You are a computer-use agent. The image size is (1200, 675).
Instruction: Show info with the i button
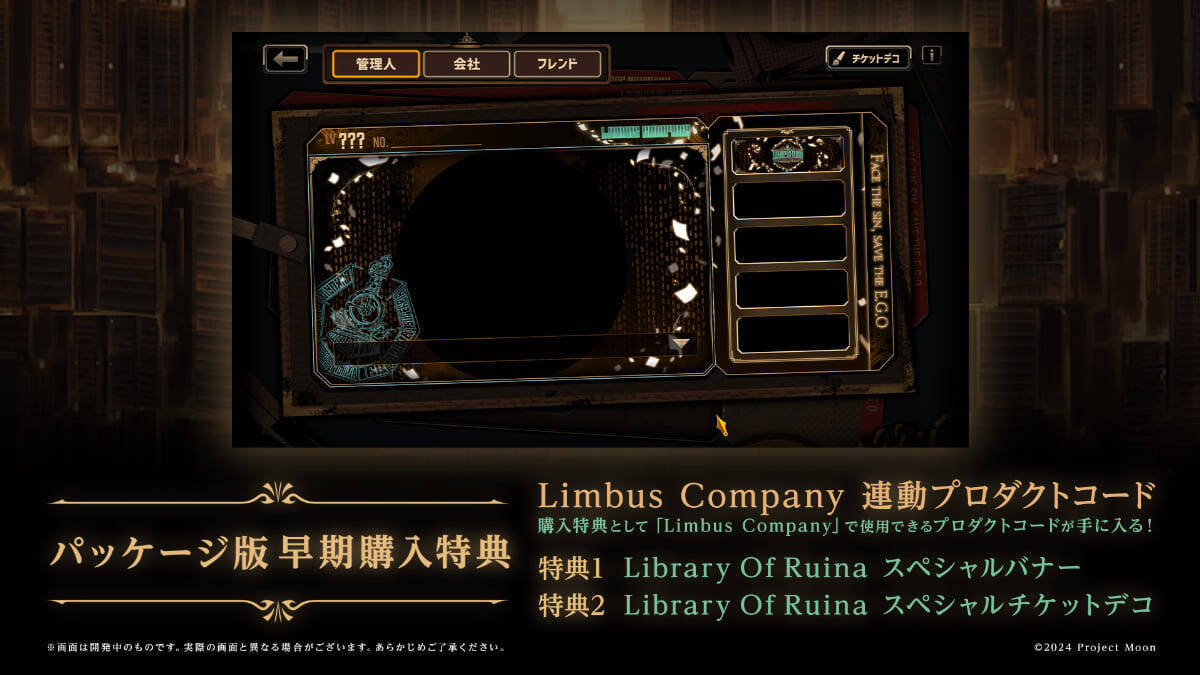click(931, 55)
